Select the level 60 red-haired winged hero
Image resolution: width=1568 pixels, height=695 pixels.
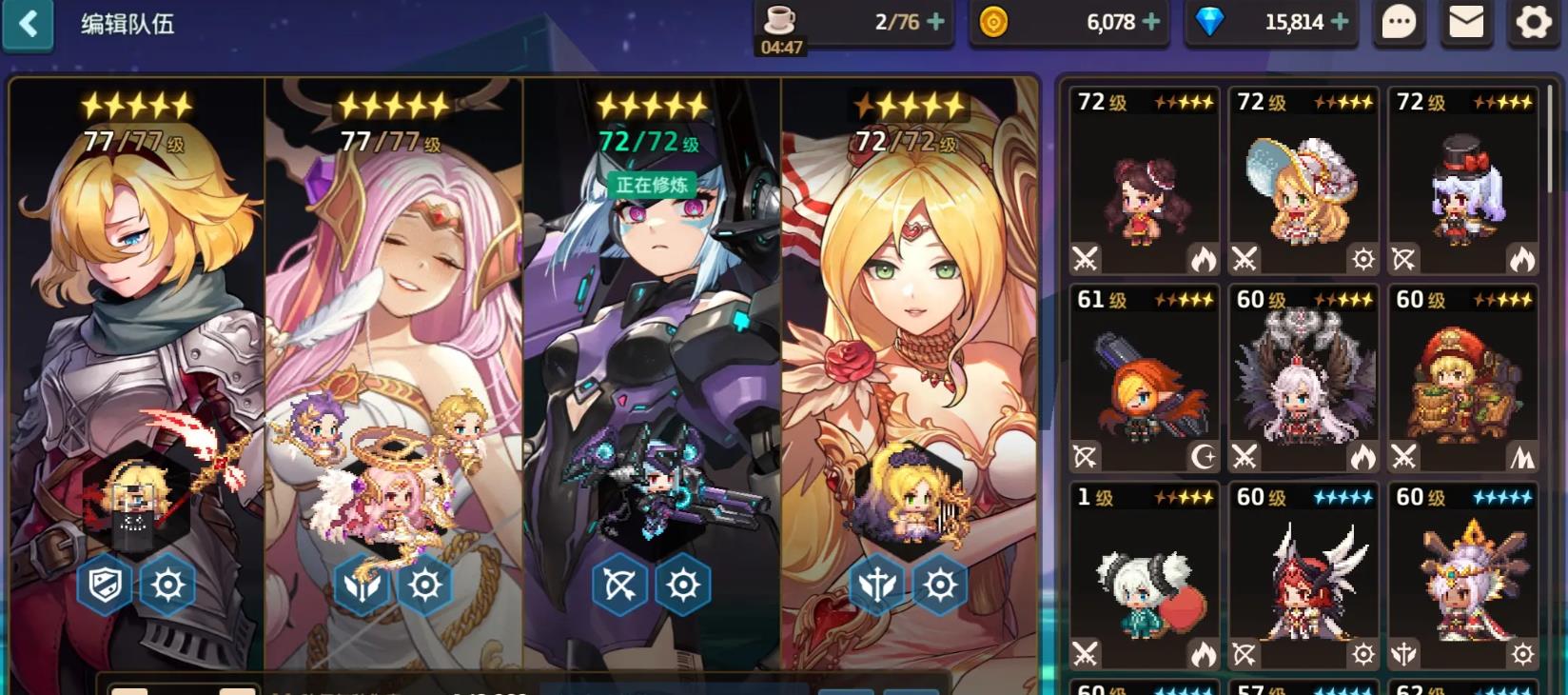pos(1303,577)
